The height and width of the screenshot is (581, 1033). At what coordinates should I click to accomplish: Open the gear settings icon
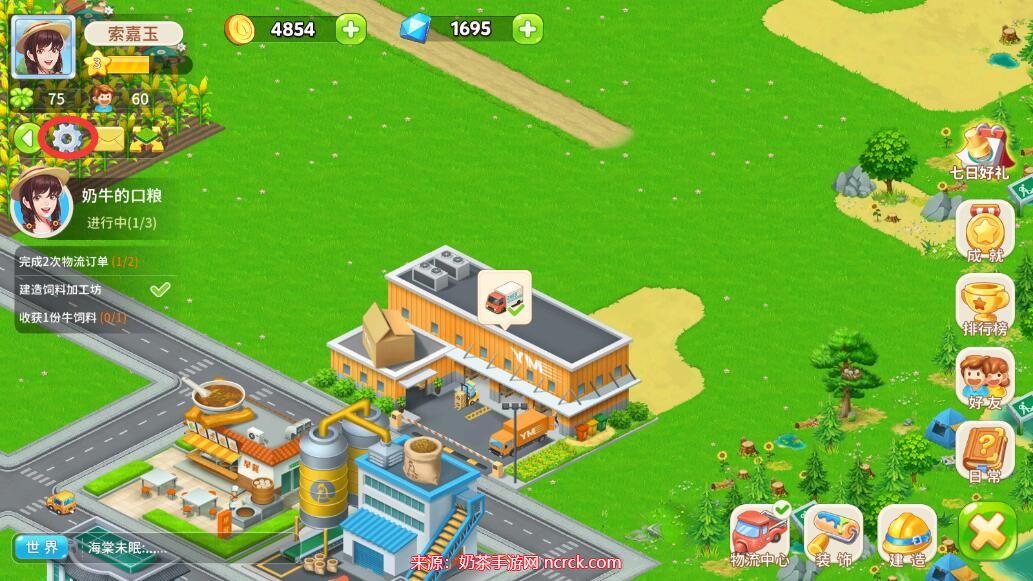(67, 138)
